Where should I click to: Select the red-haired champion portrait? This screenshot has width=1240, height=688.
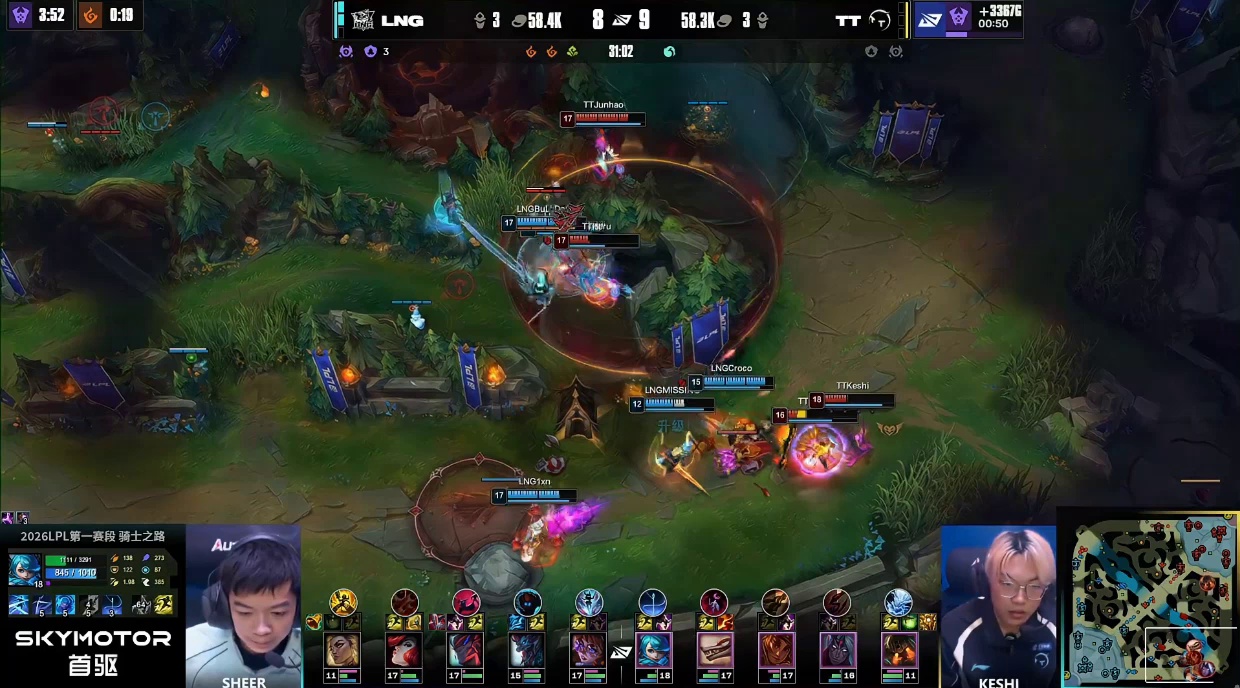[404, 651]
